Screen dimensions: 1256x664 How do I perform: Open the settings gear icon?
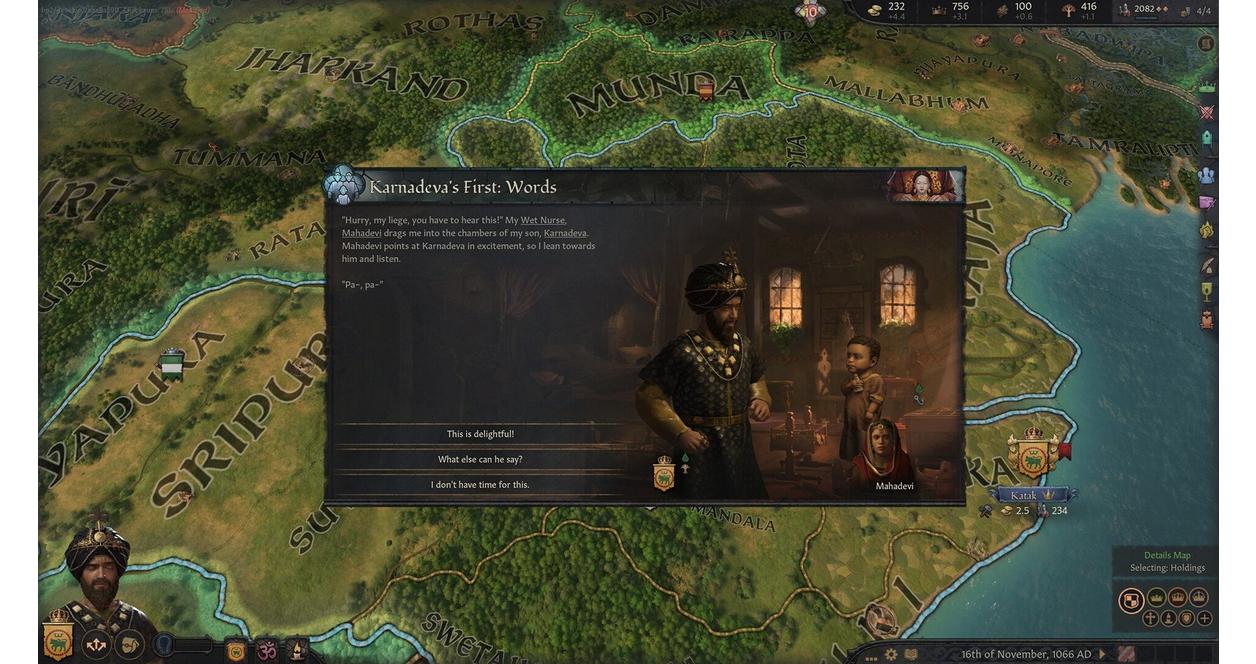click(x=890, y=654)
